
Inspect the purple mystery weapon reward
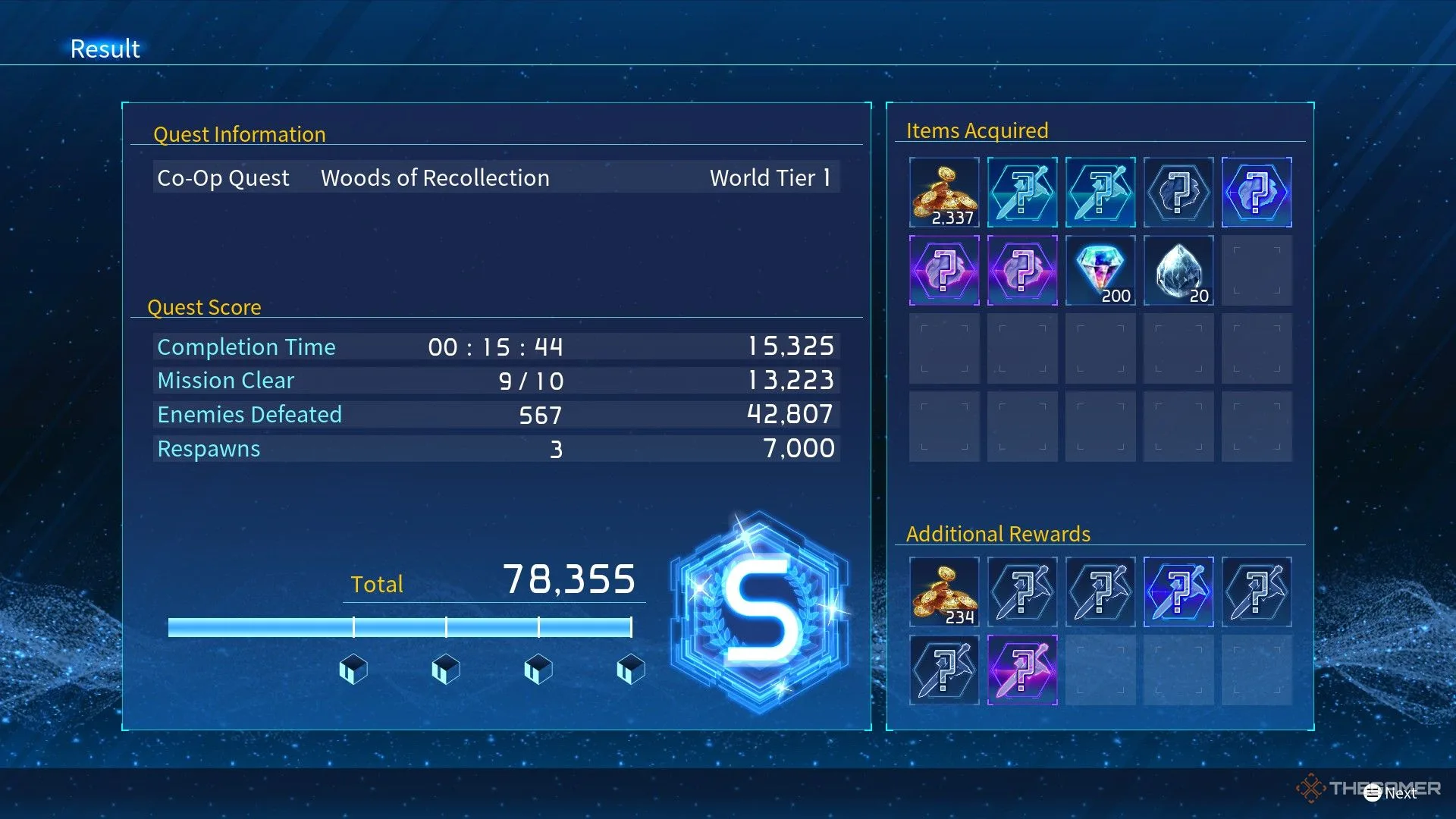[x=1022, y=670]
